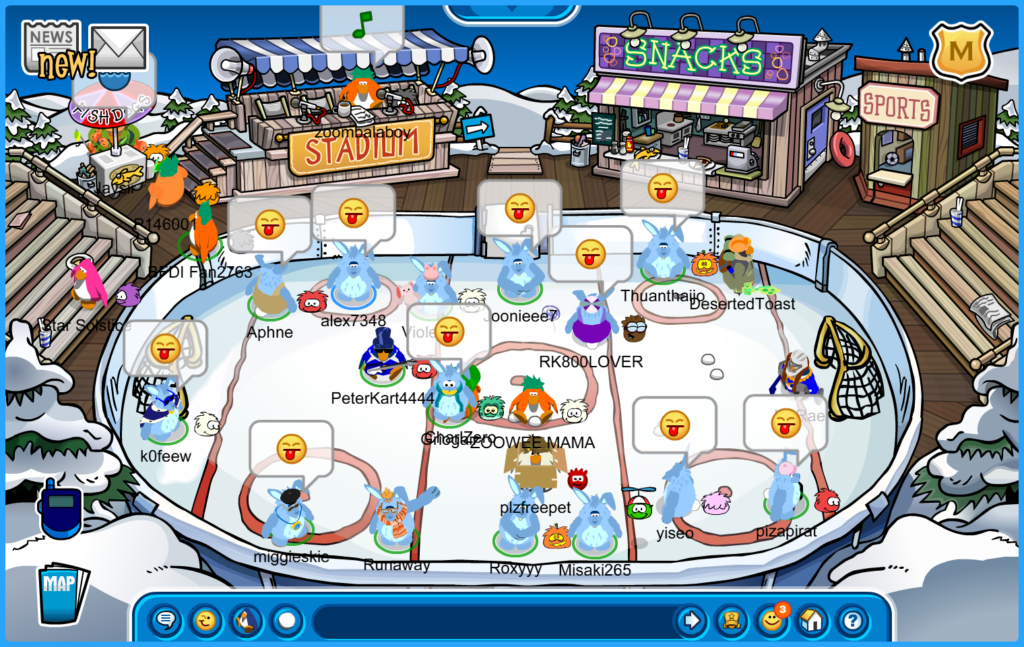1024x647 pixels.
Task: Open the island map
Action: [x=62, y=592]
